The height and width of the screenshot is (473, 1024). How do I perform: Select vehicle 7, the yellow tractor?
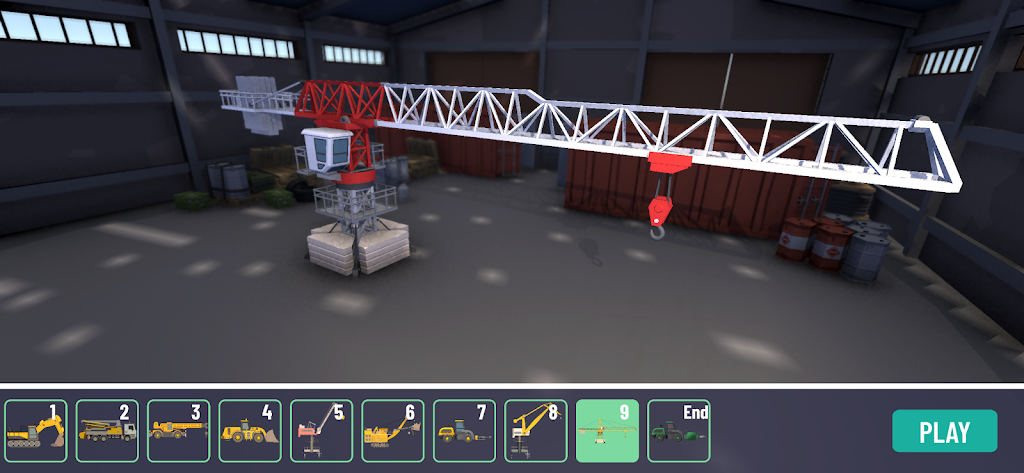[465, 431]
